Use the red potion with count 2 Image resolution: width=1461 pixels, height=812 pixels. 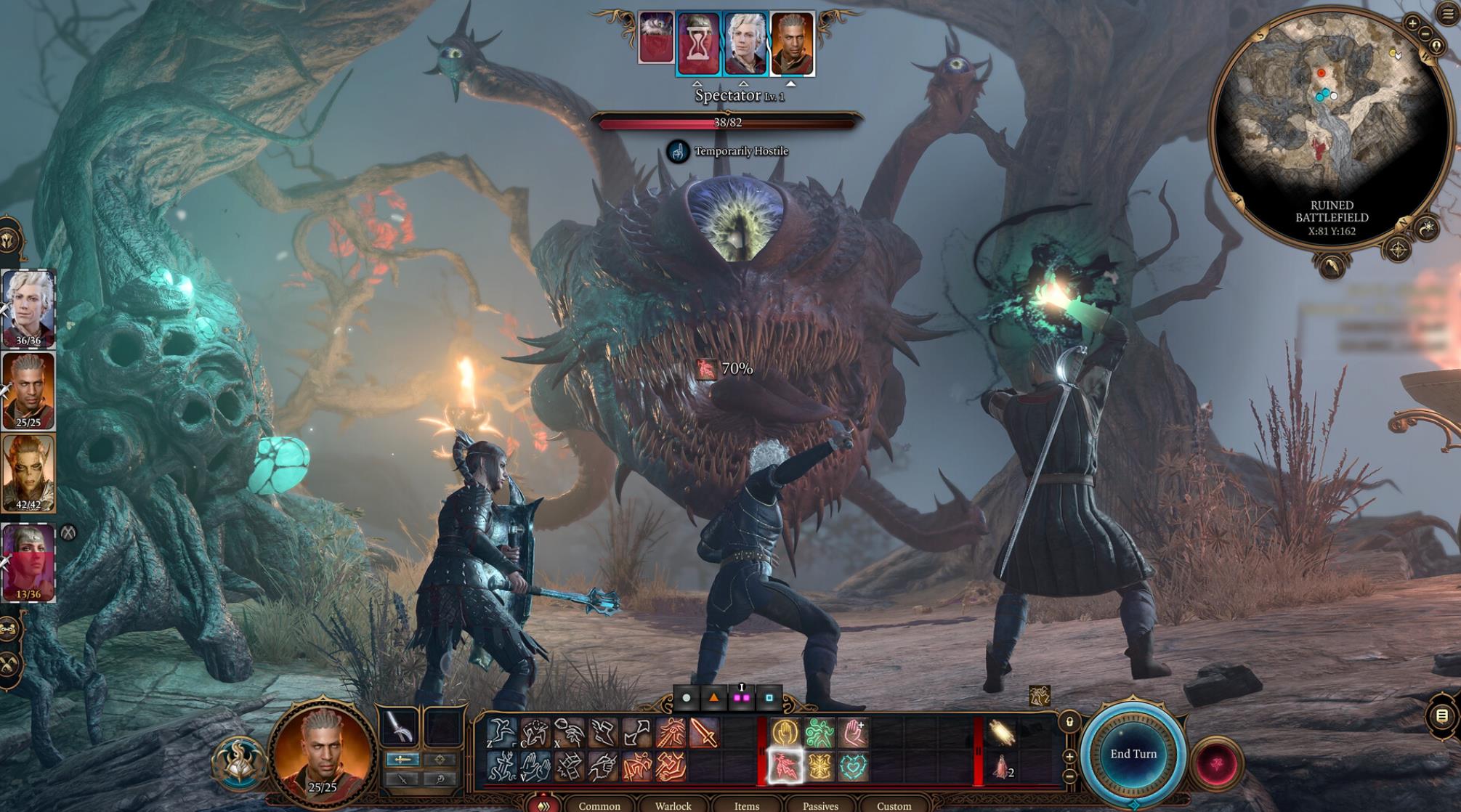[x=1002, y=767]
